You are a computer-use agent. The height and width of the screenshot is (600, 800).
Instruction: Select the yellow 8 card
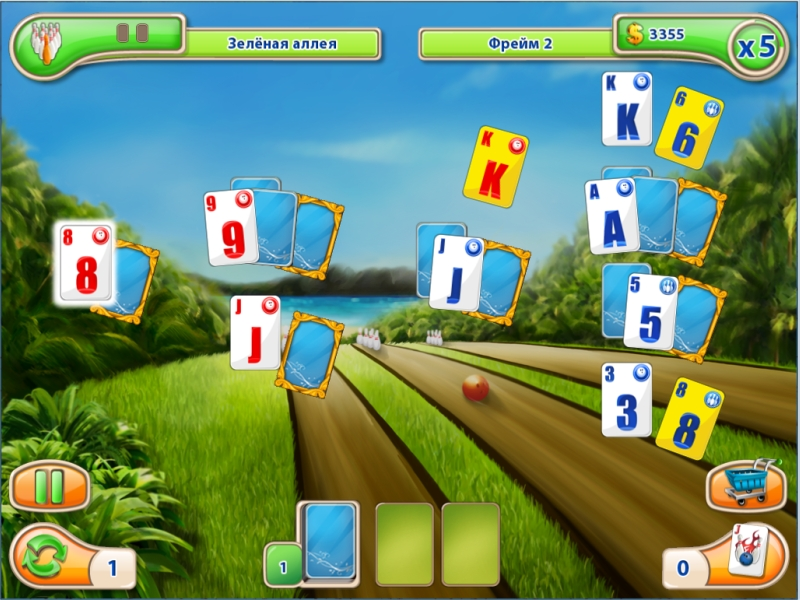[688, 417]
